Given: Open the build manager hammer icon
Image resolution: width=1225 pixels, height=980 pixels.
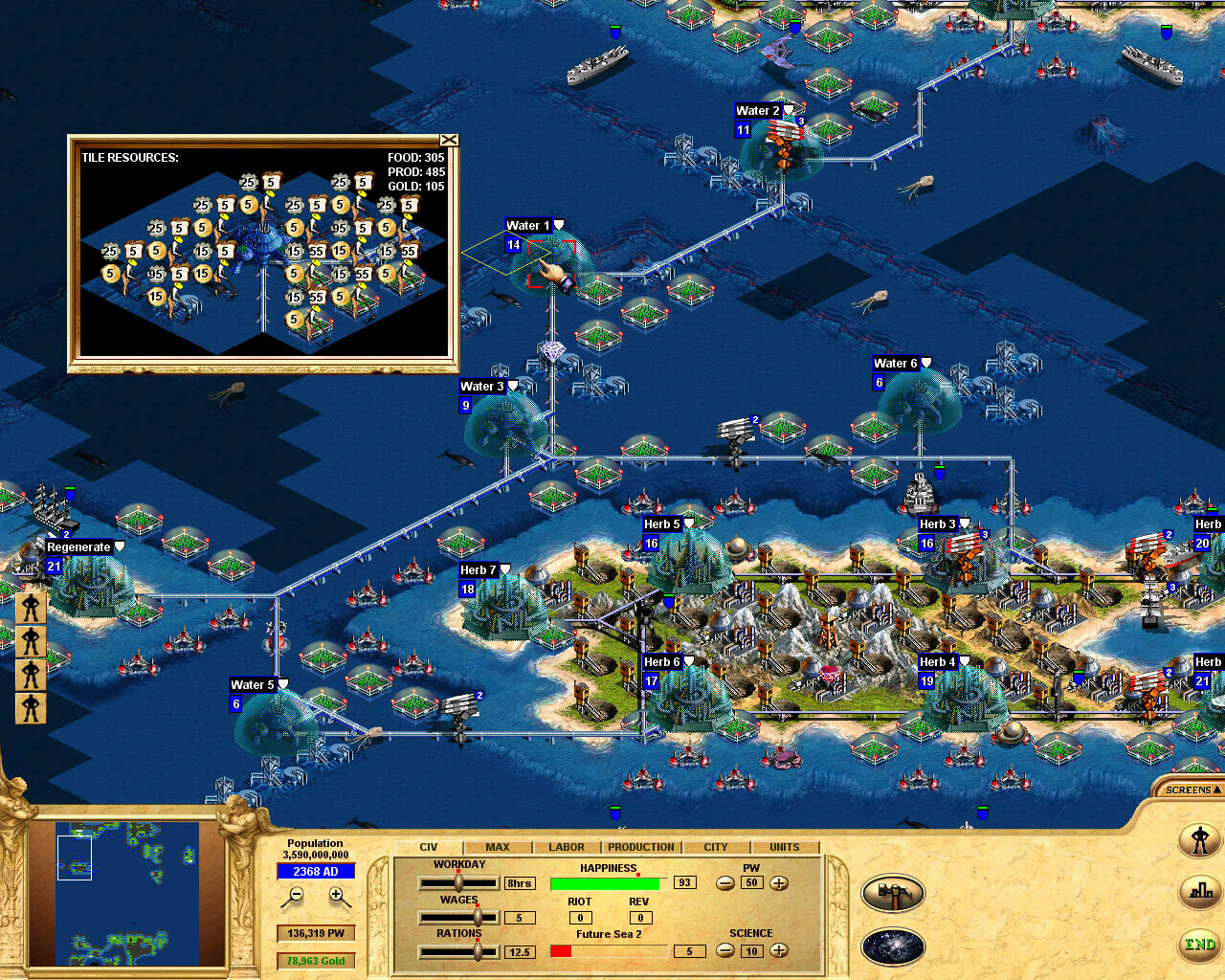Looking at the screenshot, I should click(x=894, y=892).
